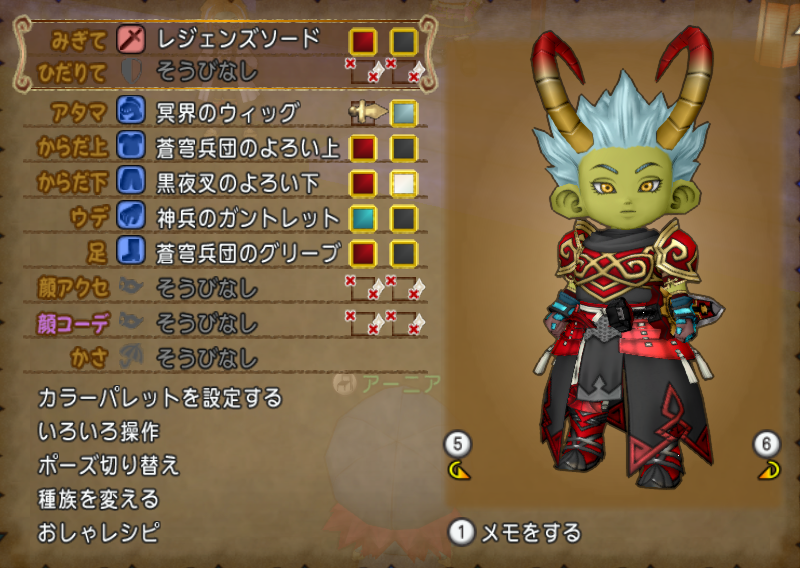
Task: Choose ポーズ切り替え to switch pose
Action: [108, 465]
